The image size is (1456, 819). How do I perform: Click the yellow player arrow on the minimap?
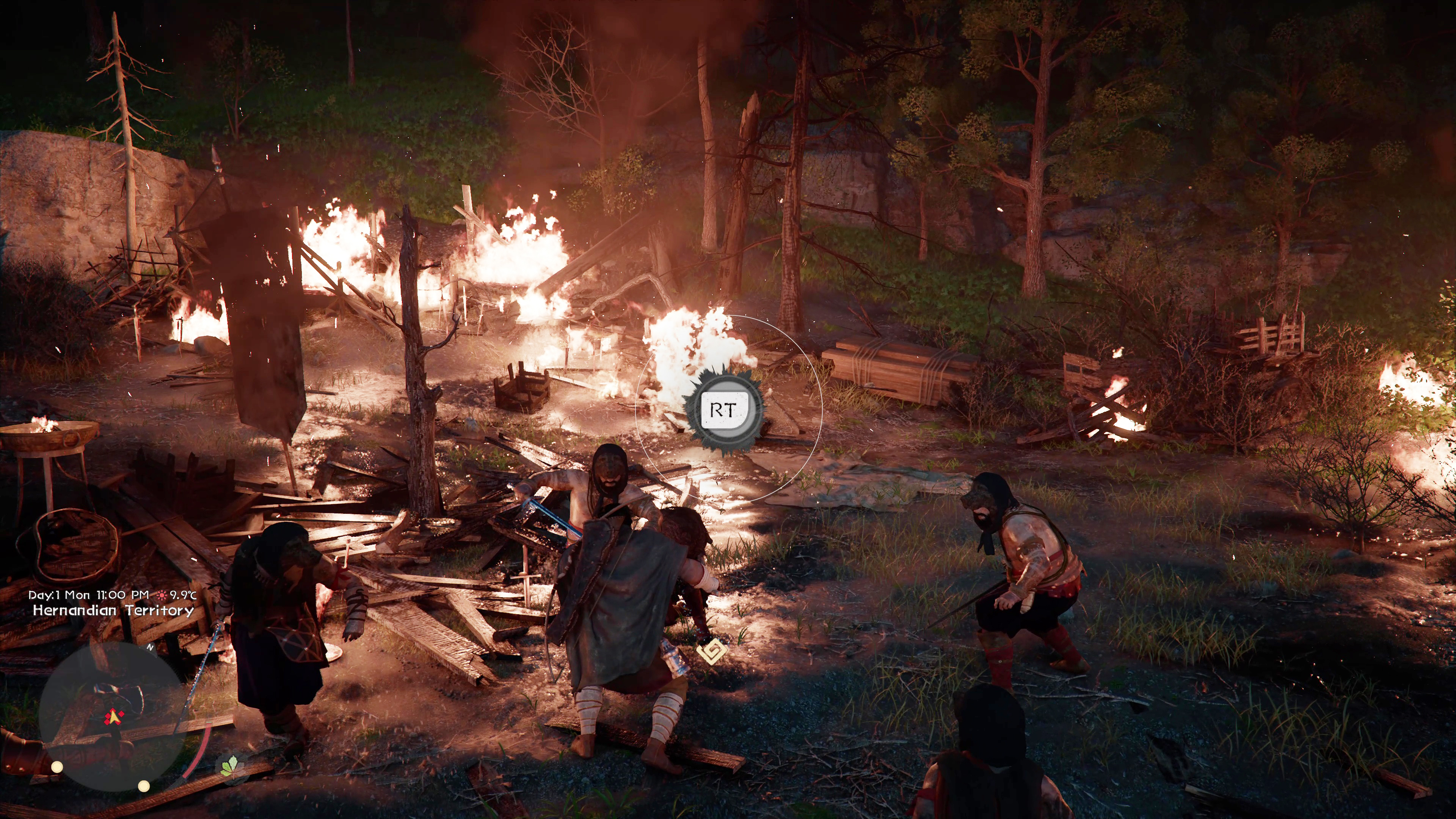(115, 717)
